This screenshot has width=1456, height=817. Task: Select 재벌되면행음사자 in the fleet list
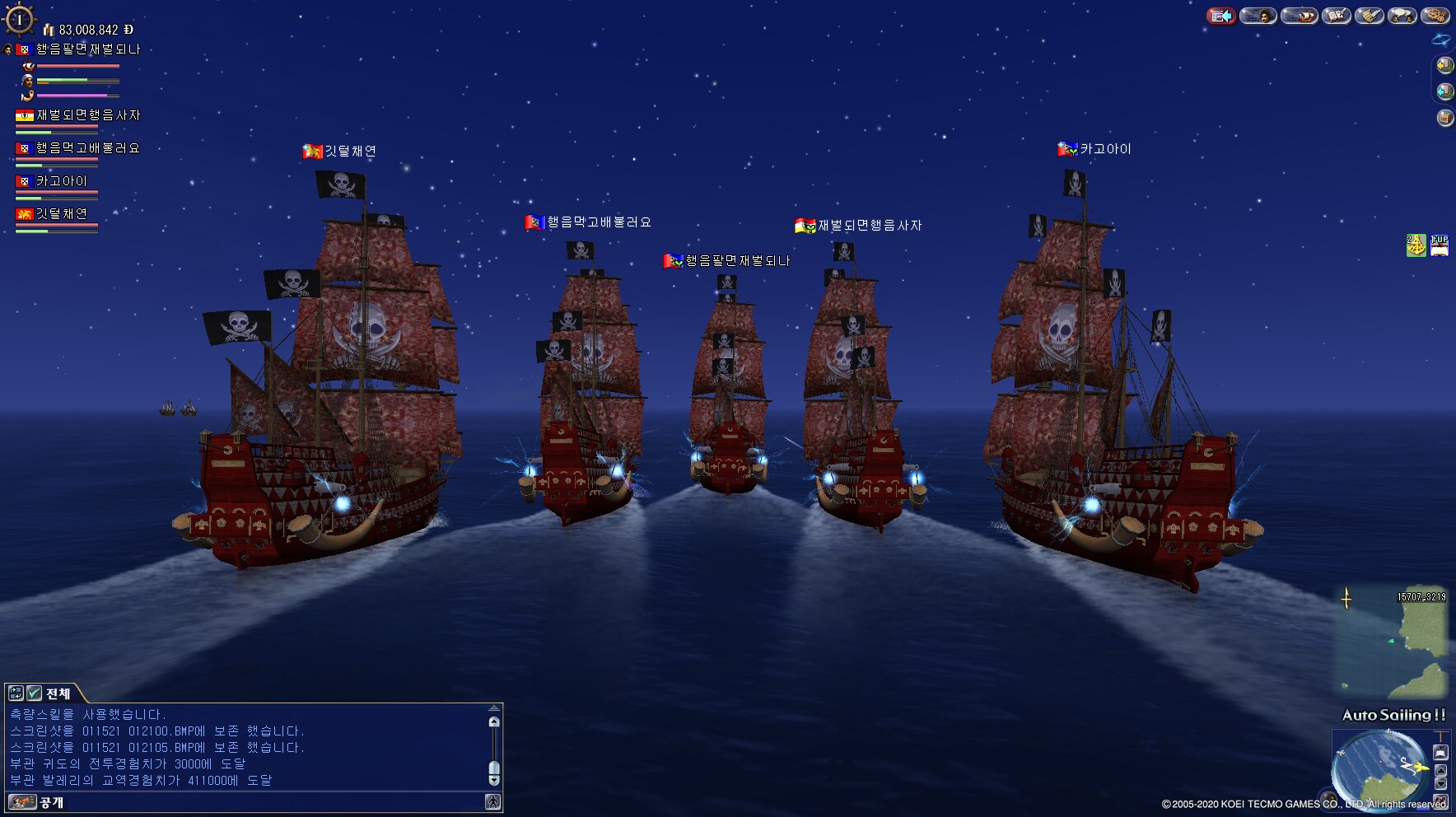tap(87, 115)
